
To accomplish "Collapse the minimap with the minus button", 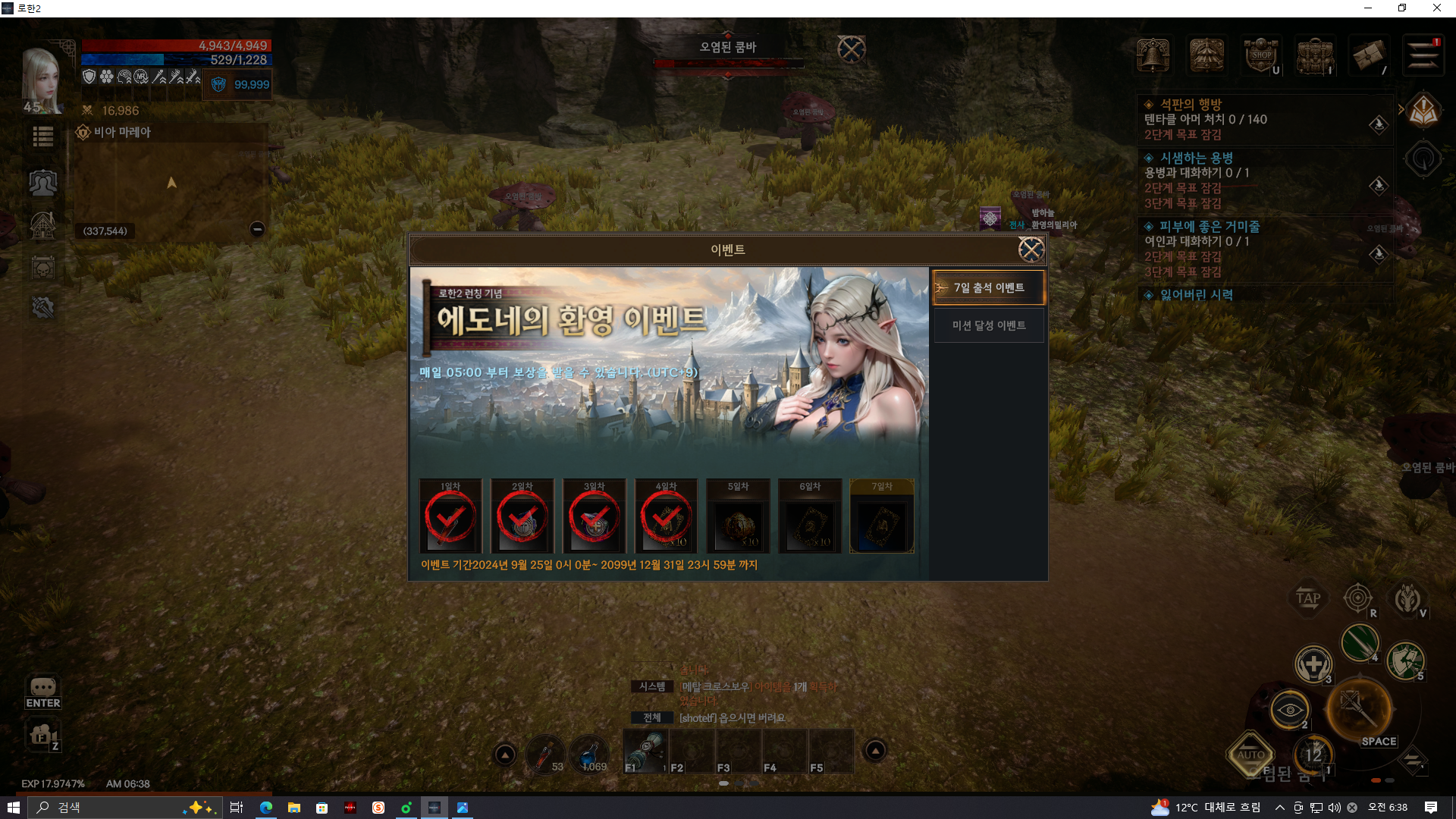I will coord(257,229).
